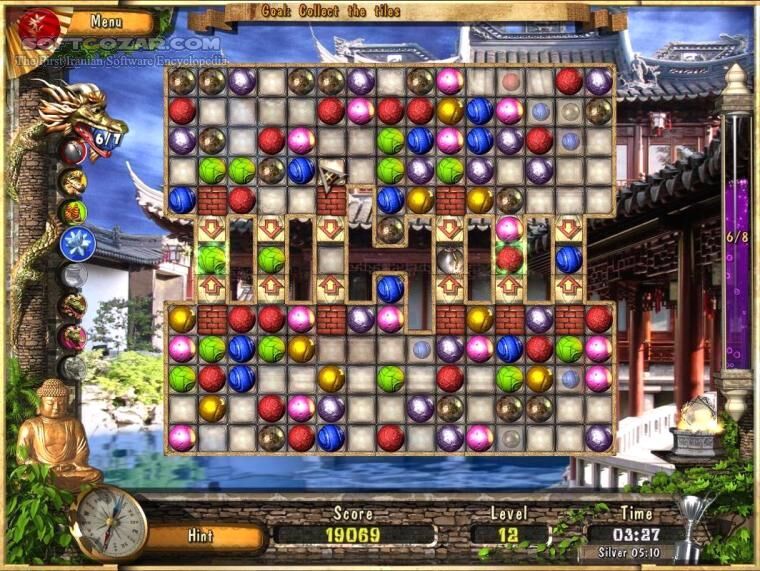Click the compass icon beside Hint
The height and width of the screenshot is (571, 760).
click(x=111, y=524)
